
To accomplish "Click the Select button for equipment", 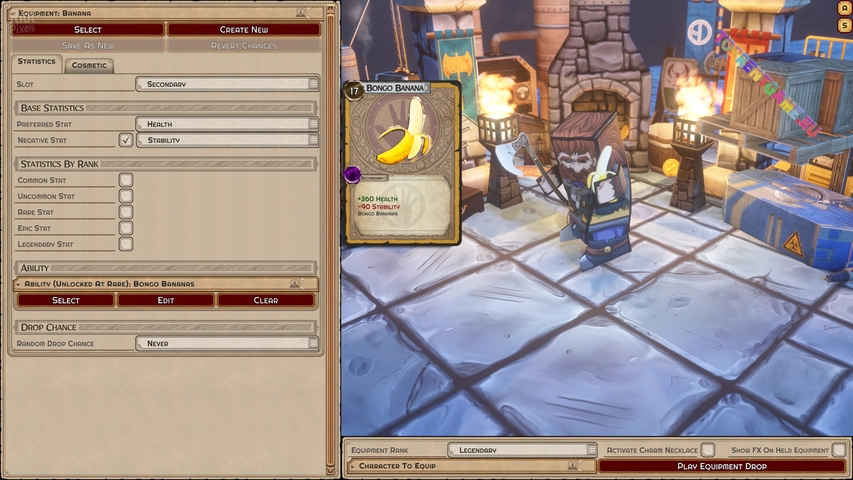I will tap(88, 30).
